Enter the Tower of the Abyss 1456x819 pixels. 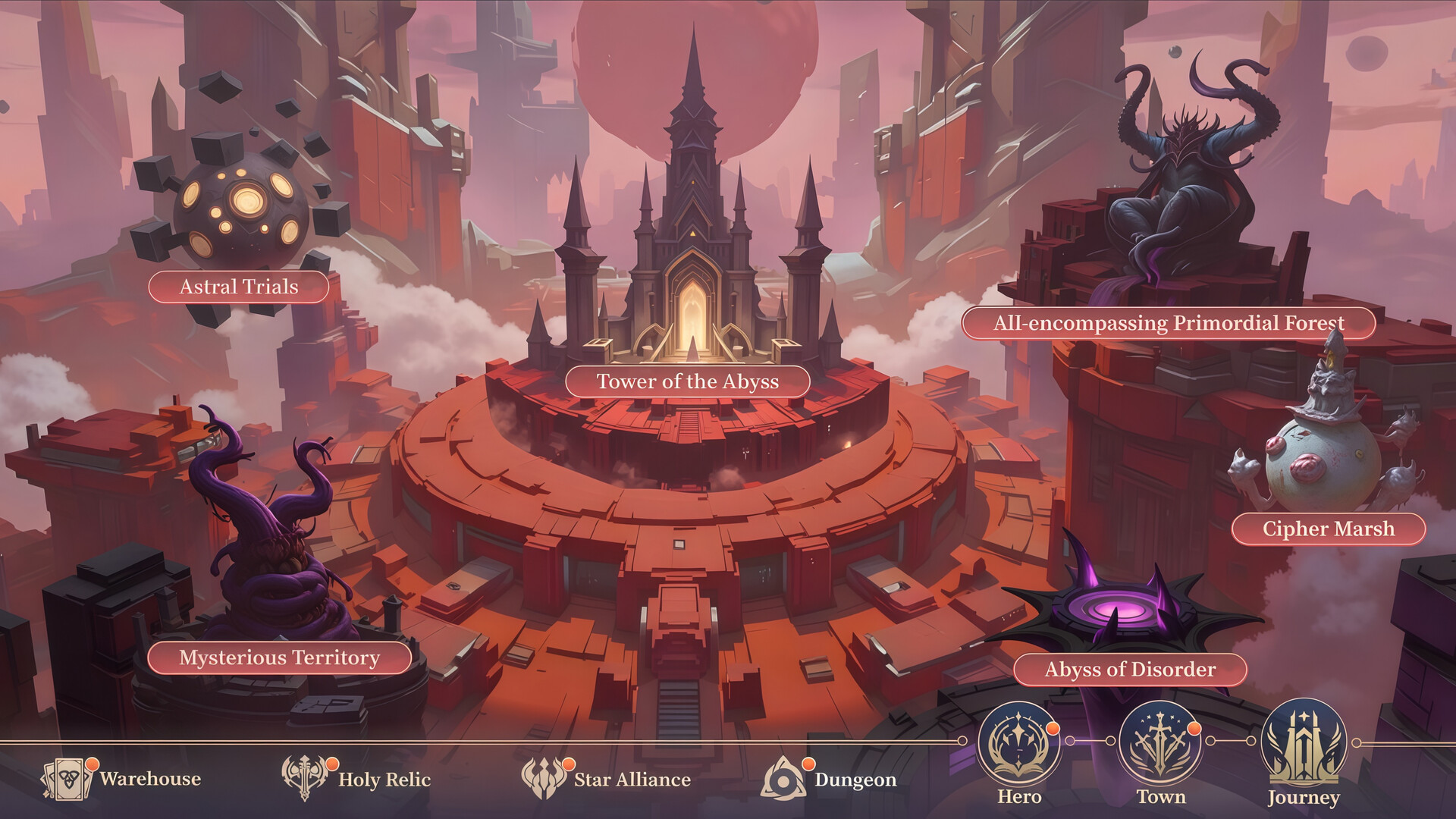[689, 382]
